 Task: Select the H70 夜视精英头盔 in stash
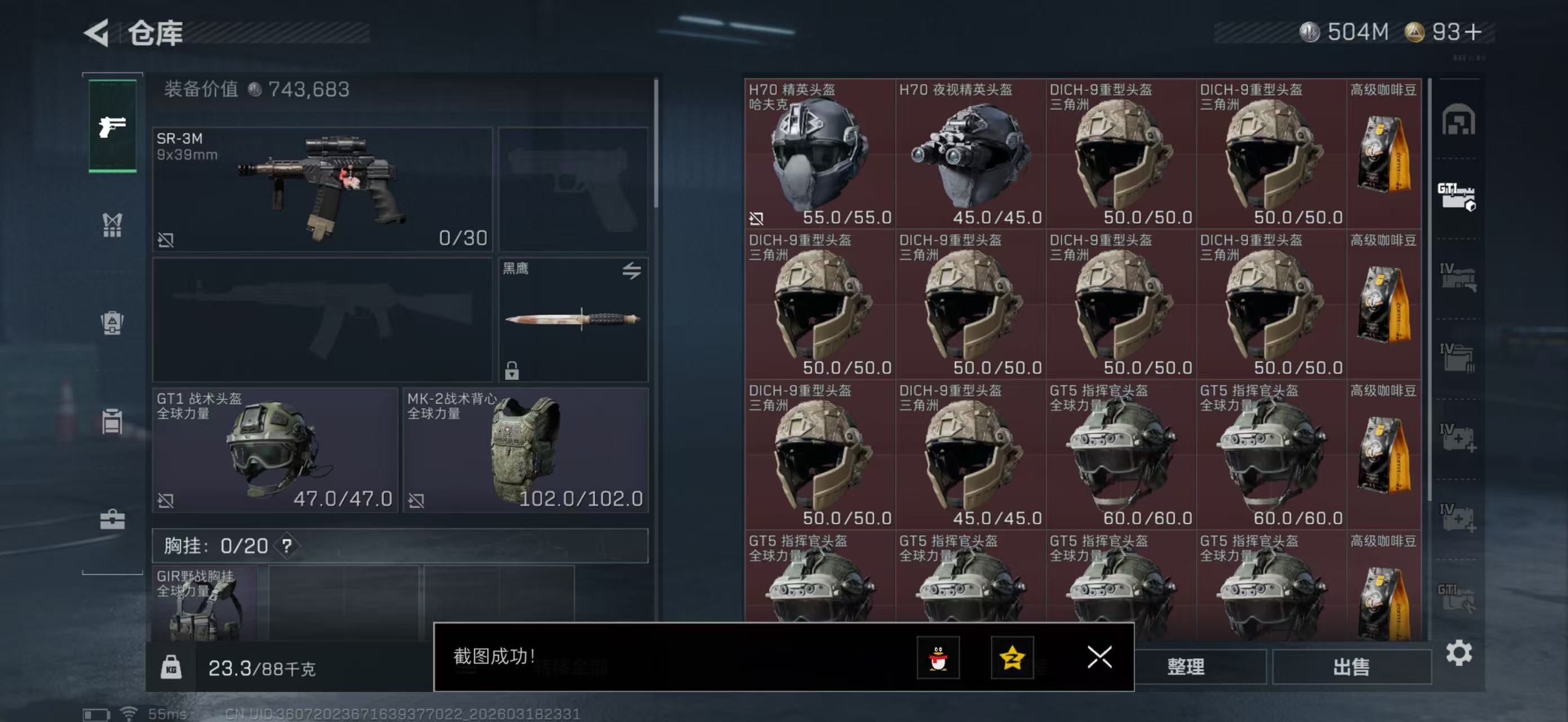click(970, 154)
